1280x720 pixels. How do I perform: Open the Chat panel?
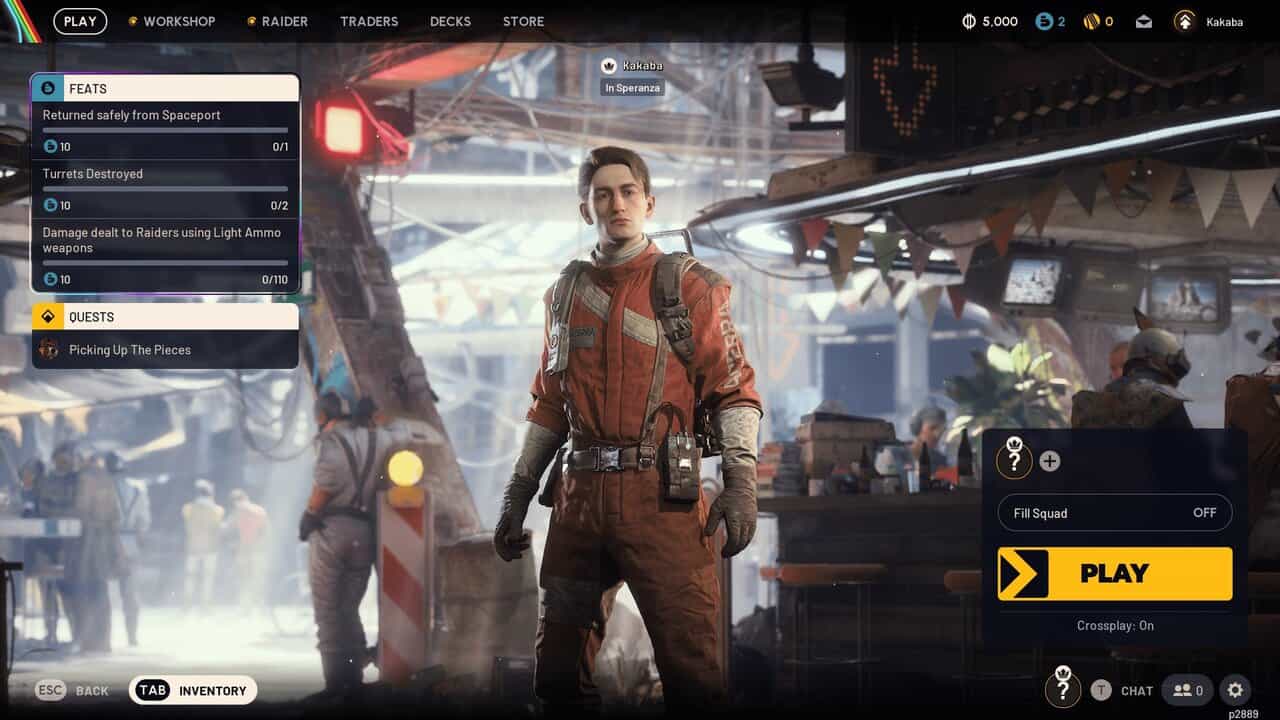(1123, 690)
